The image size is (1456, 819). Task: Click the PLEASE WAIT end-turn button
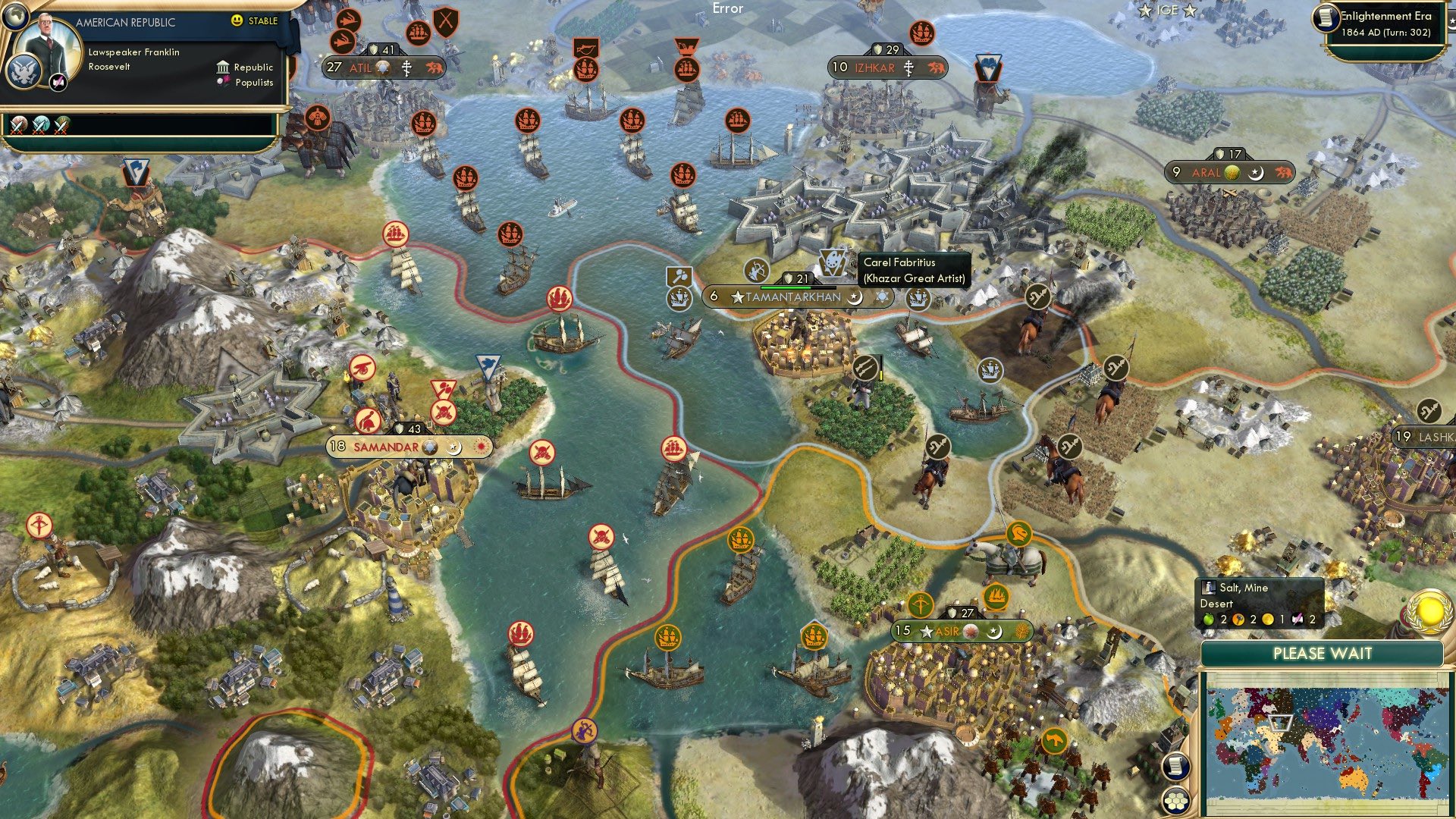point(1323,653)
